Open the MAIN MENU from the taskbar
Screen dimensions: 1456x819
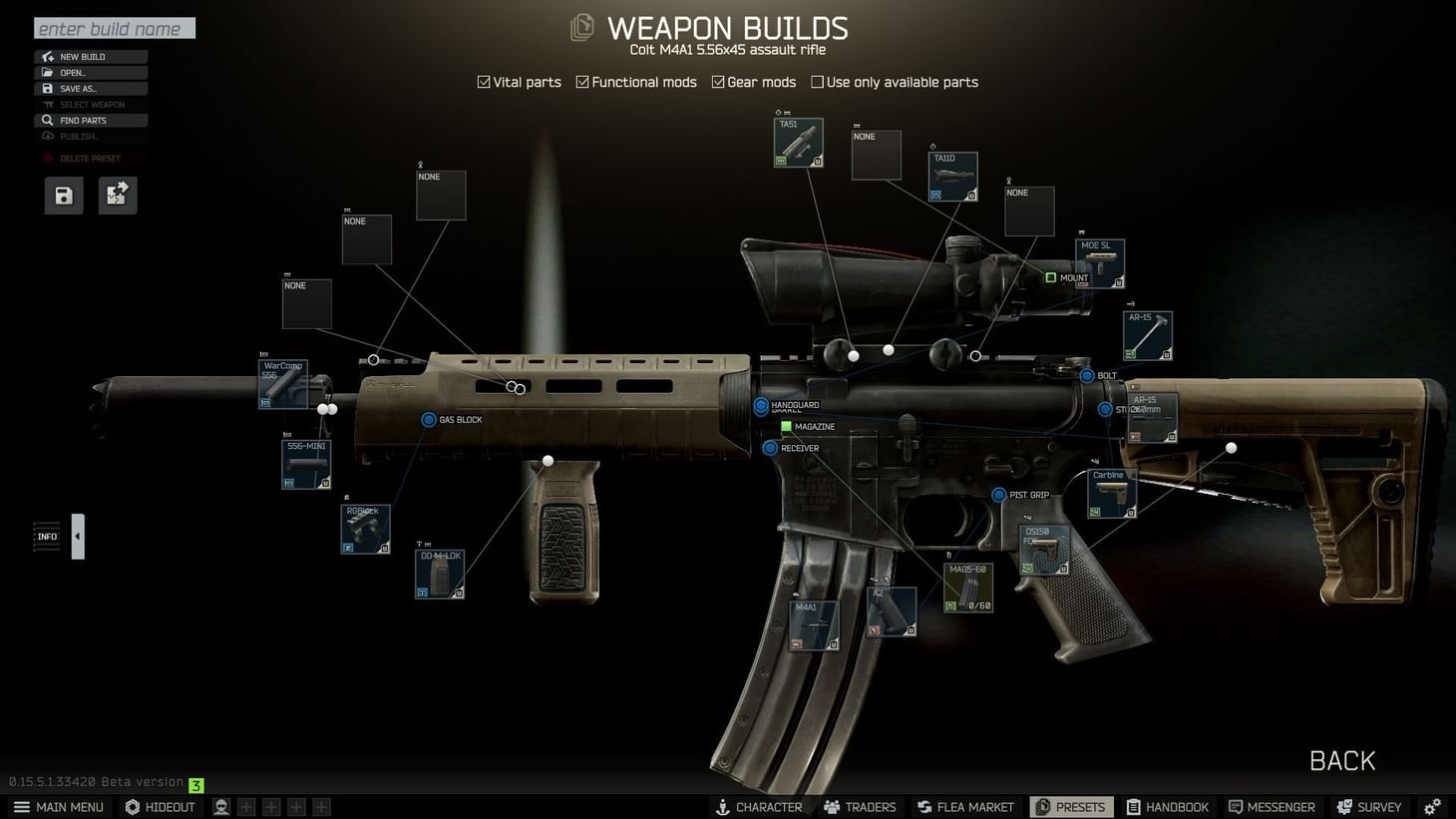point(59,806)
